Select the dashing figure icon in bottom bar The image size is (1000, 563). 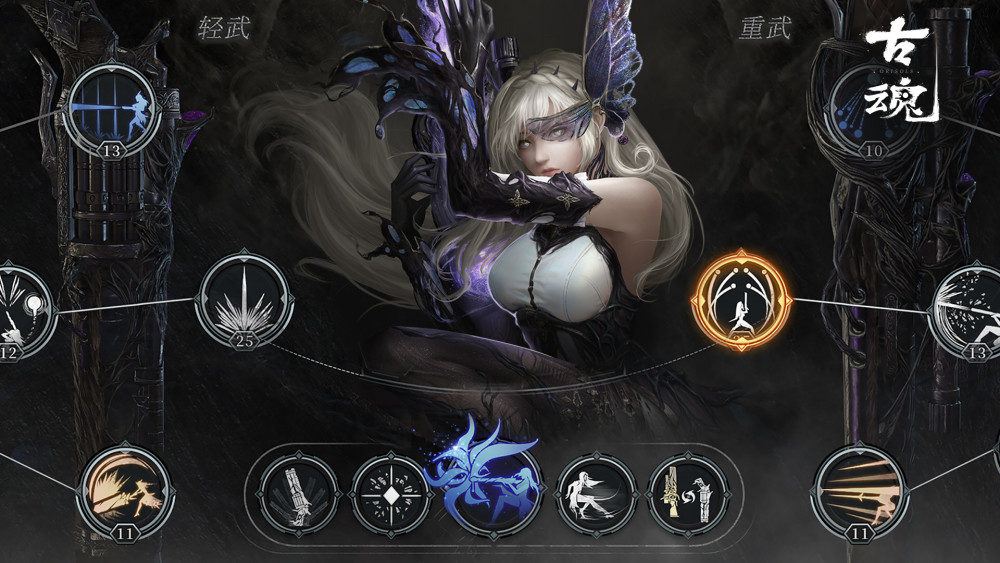tap(596, 495)
